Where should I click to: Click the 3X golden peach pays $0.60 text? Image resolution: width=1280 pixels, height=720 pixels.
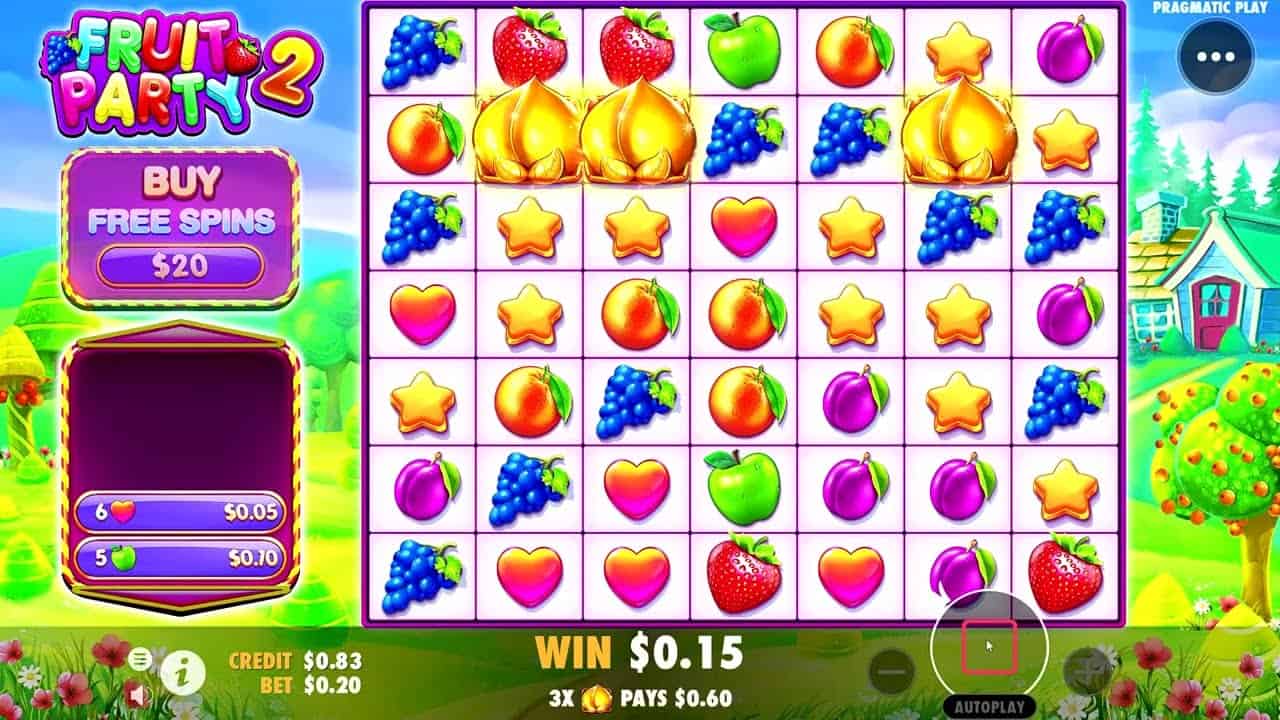(640, 697)
